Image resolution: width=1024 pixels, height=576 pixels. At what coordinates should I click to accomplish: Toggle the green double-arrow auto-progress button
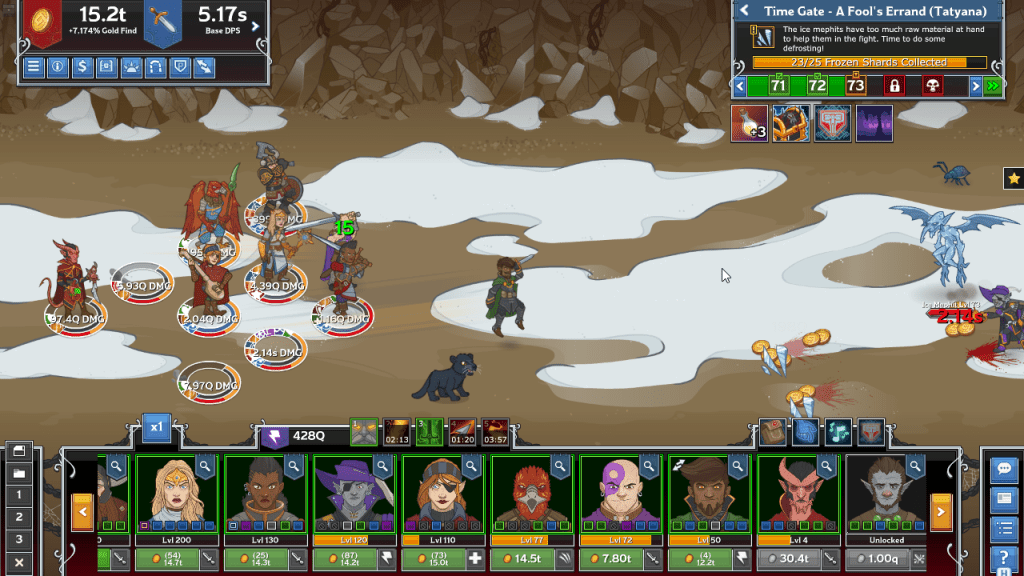point(992,86)
